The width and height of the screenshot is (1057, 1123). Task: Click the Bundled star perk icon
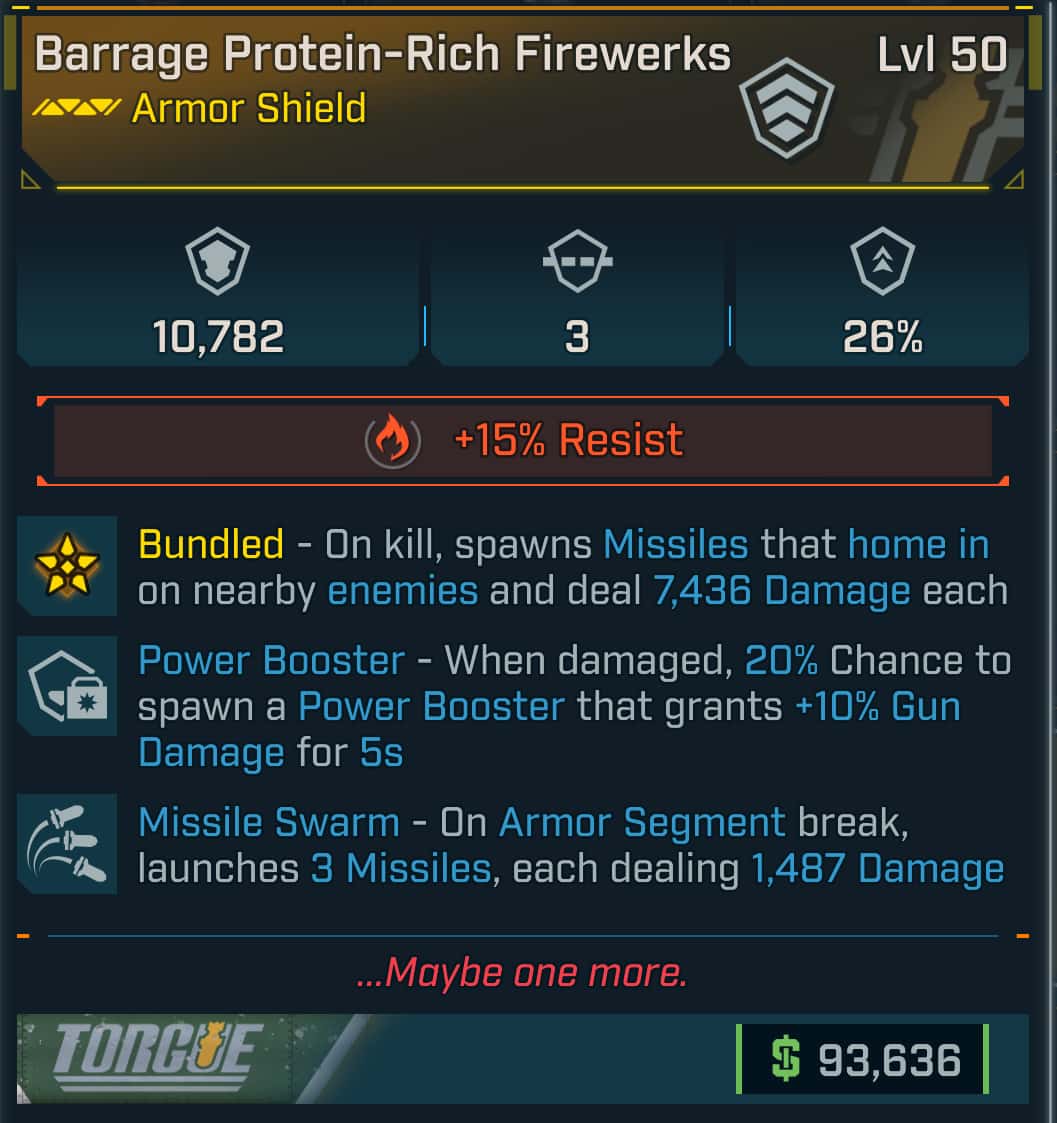click(67, 567)
